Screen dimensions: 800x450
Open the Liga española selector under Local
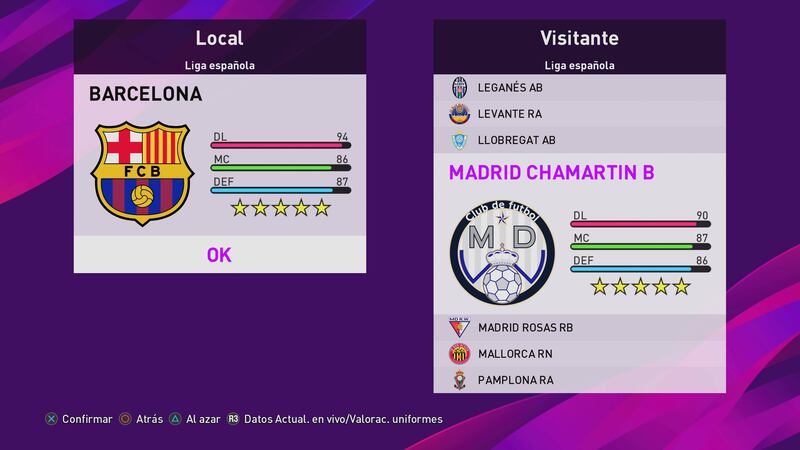(219, 66)
